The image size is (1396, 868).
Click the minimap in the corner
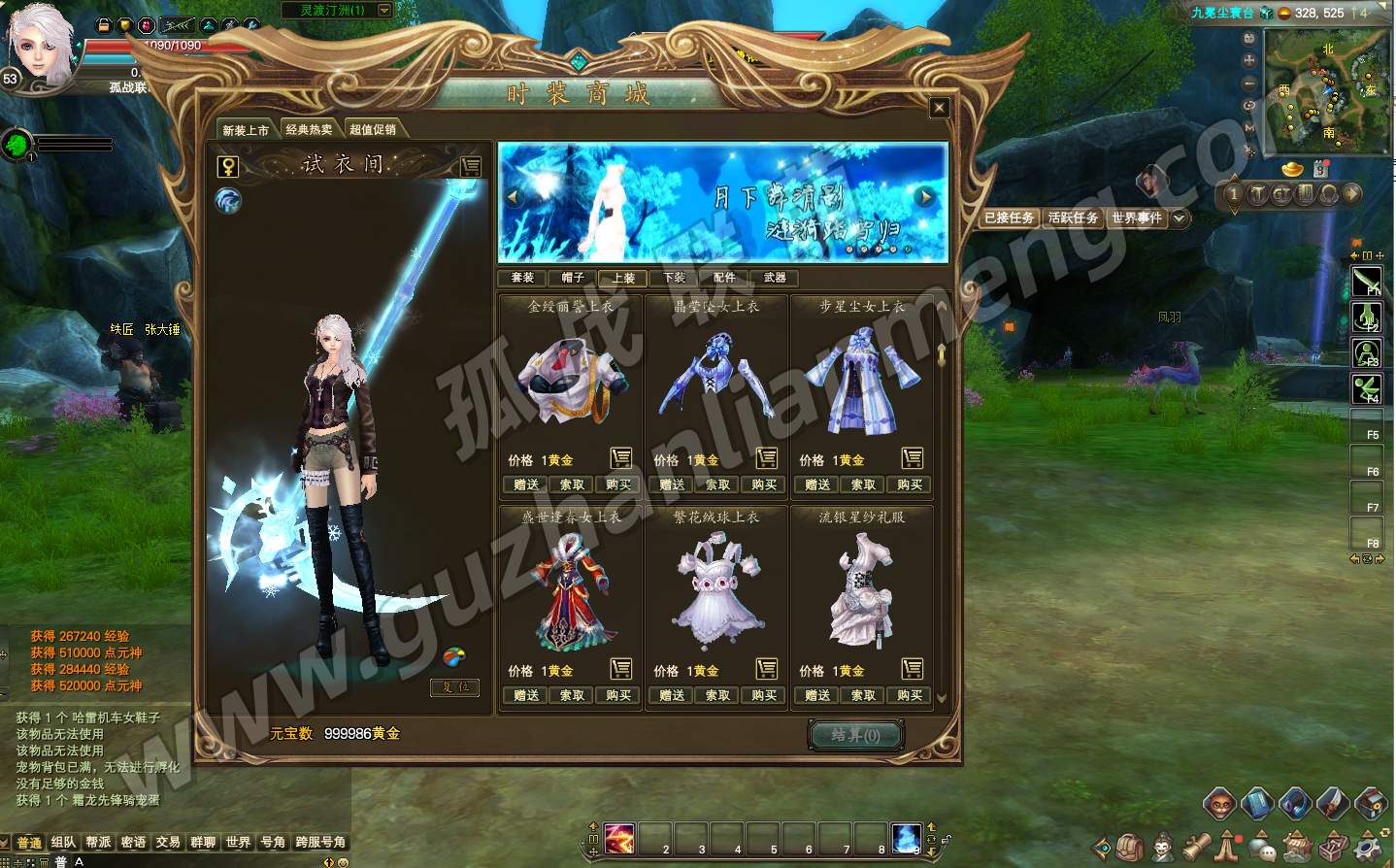1327,91
